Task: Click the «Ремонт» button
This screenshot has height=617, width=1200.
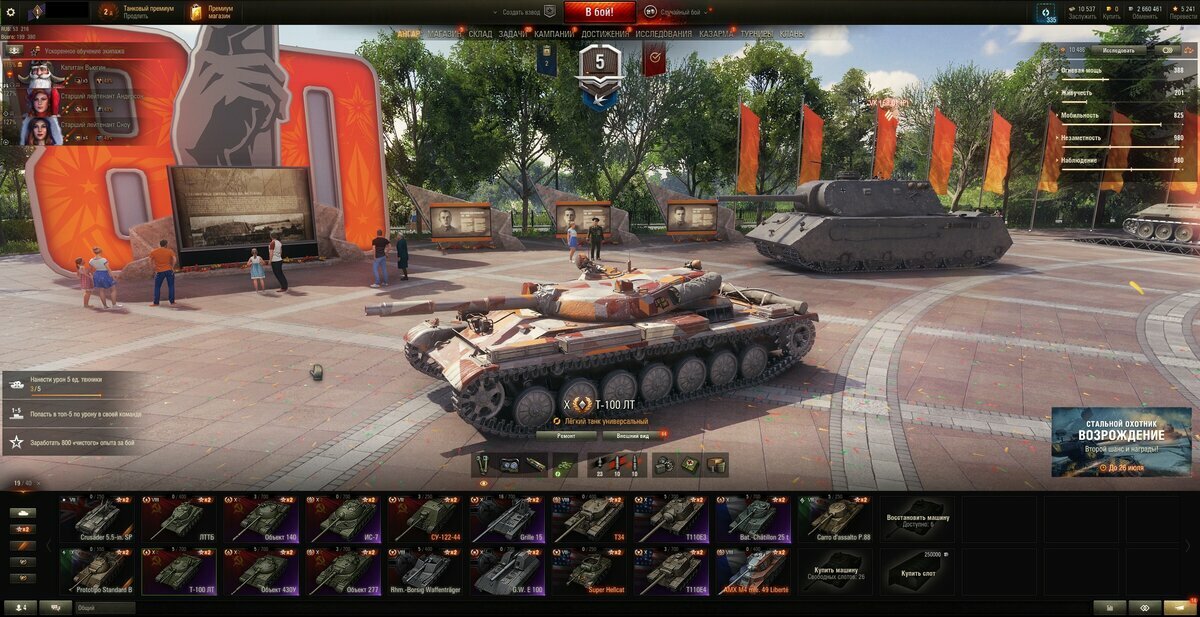Action: point(566,435)
